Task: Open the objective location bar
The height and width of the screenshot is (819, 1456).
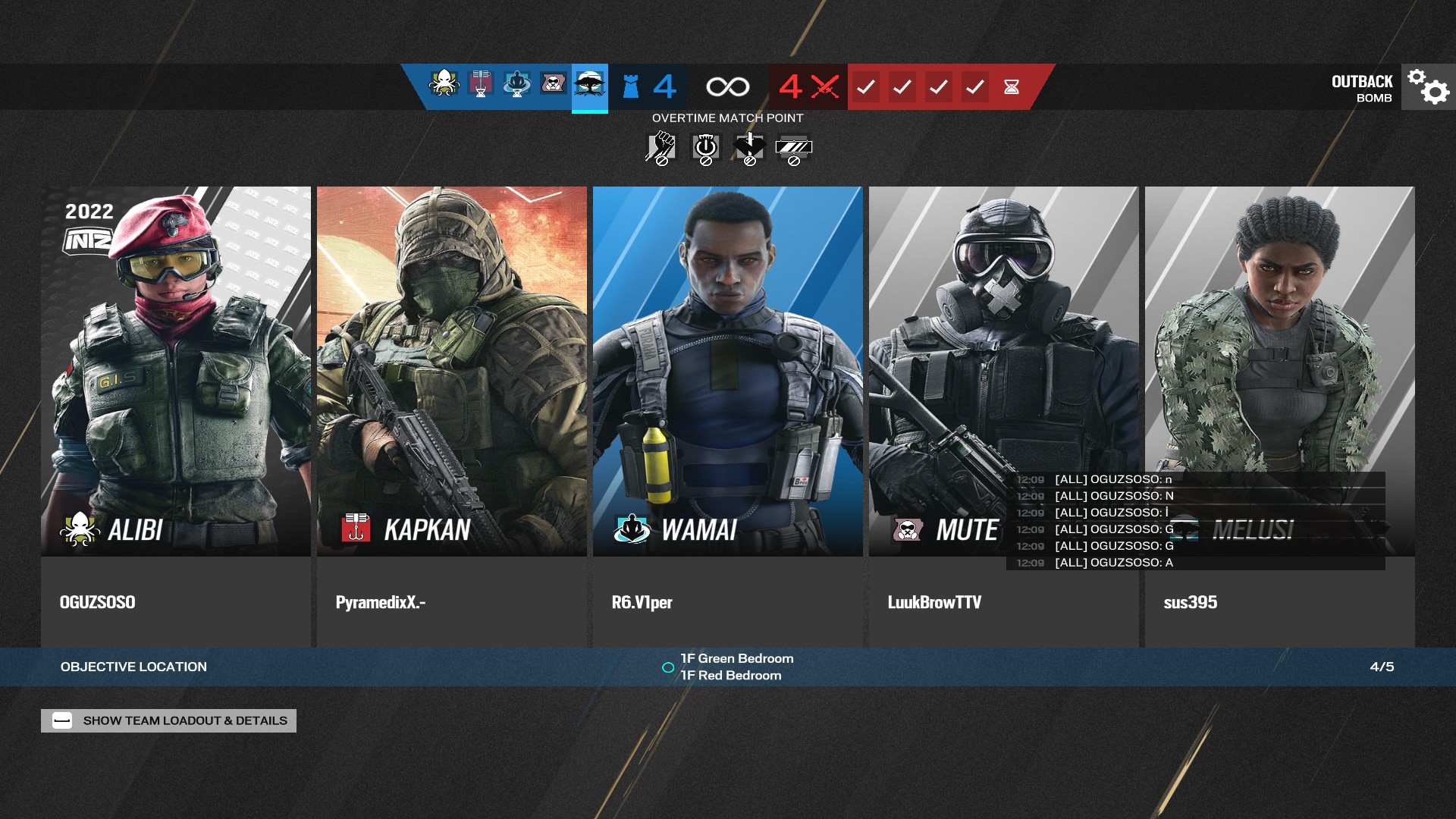Action: (728, 667)
